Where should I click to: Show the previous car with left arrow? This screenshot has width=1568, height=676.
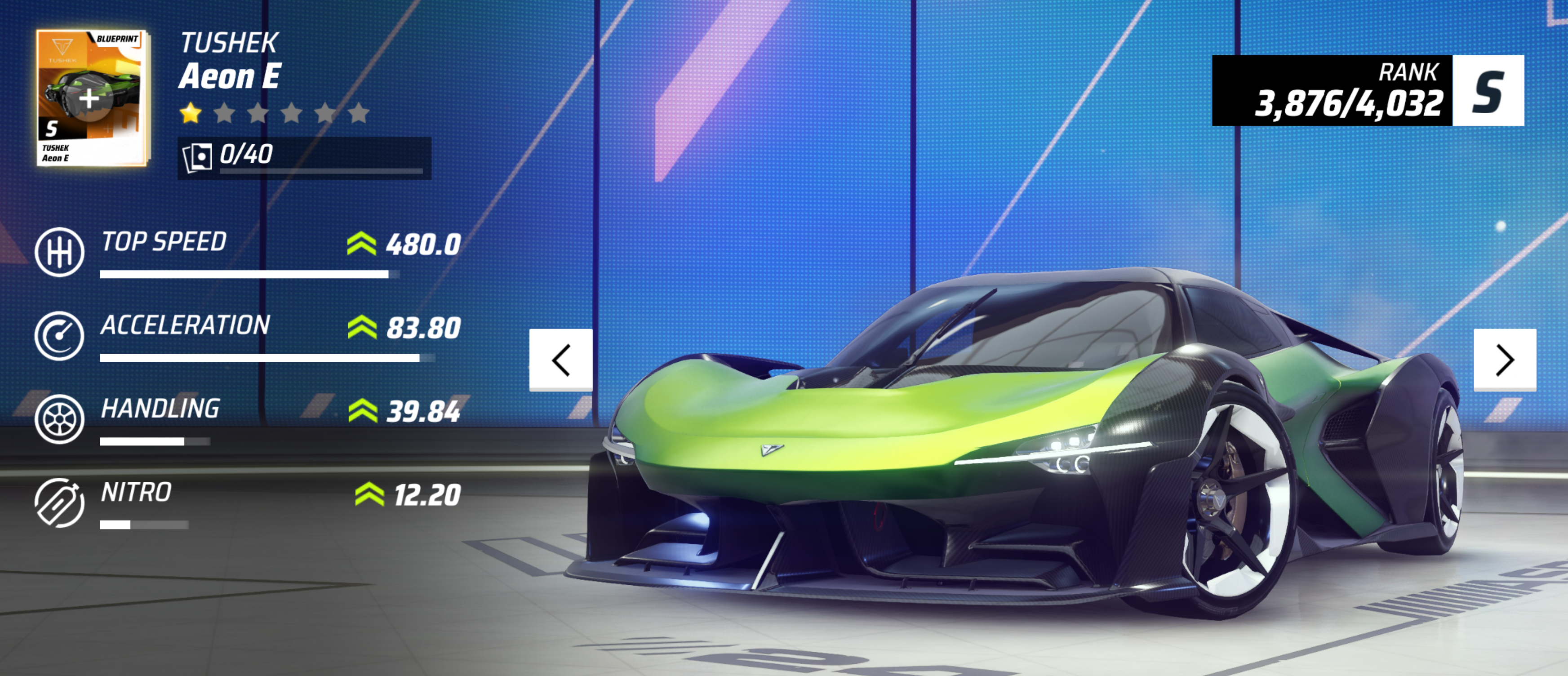click(560, 359)
